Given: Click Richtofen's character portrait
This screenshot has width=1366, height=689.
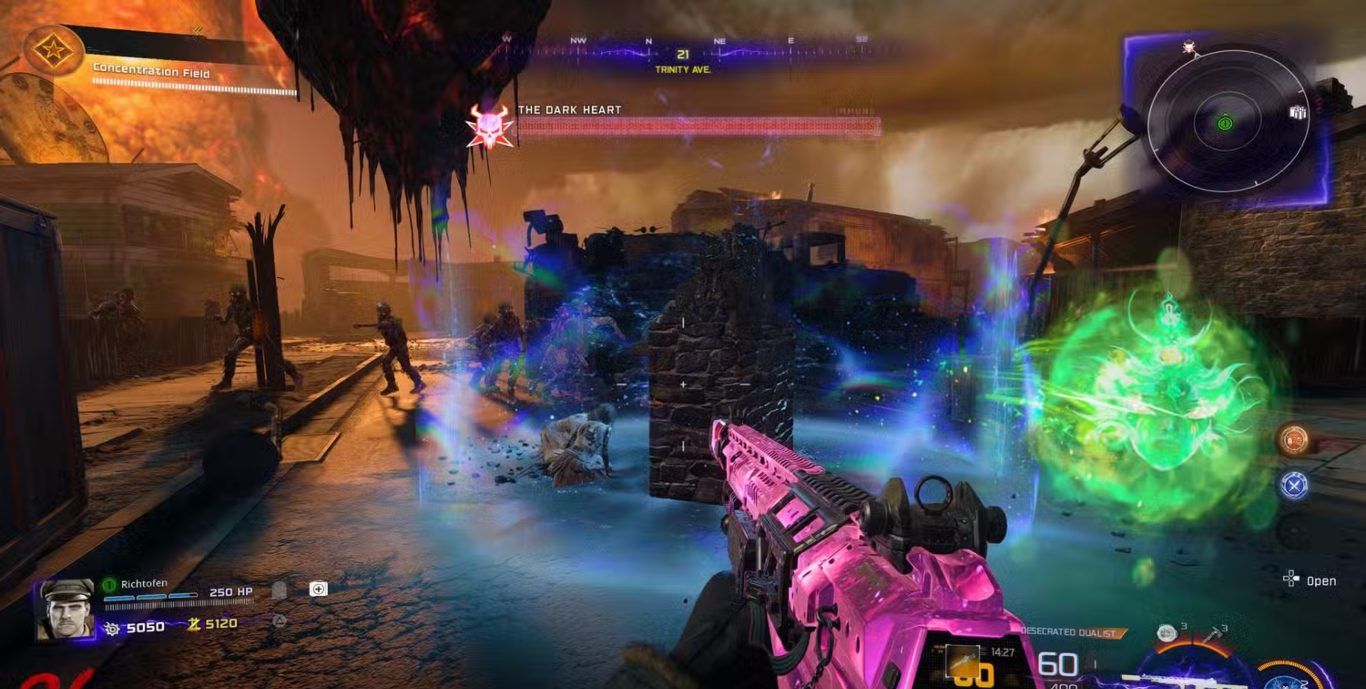Looking at the screenshot, I should [x=65, y=608].
